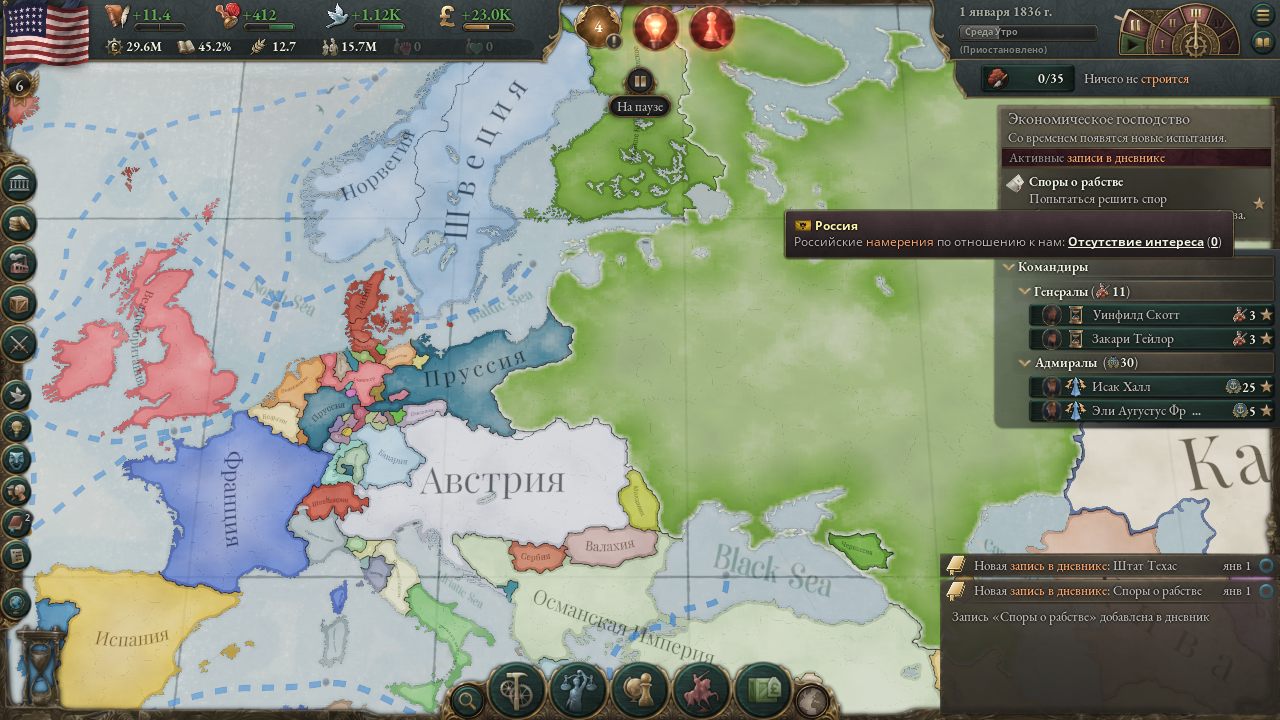Image resolution: width=1280 pixels, height=720 pixels.
Task: Unpause the game via the На паузе button
Action: [640, 80]
